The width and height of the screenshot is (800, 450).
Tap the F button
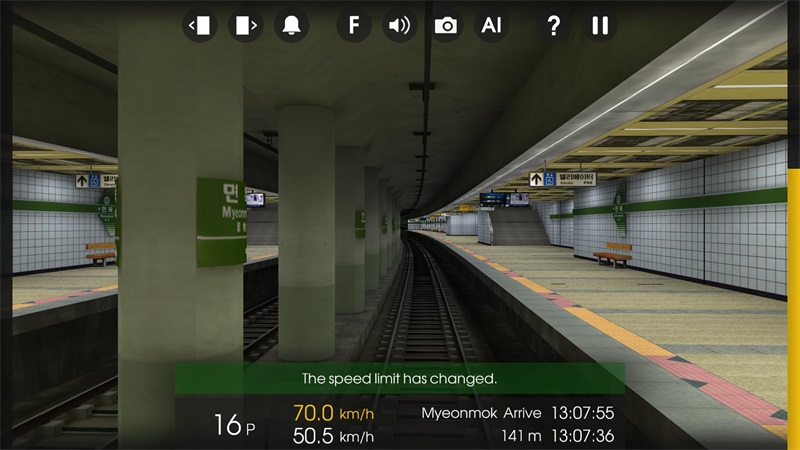pos(353,25)
